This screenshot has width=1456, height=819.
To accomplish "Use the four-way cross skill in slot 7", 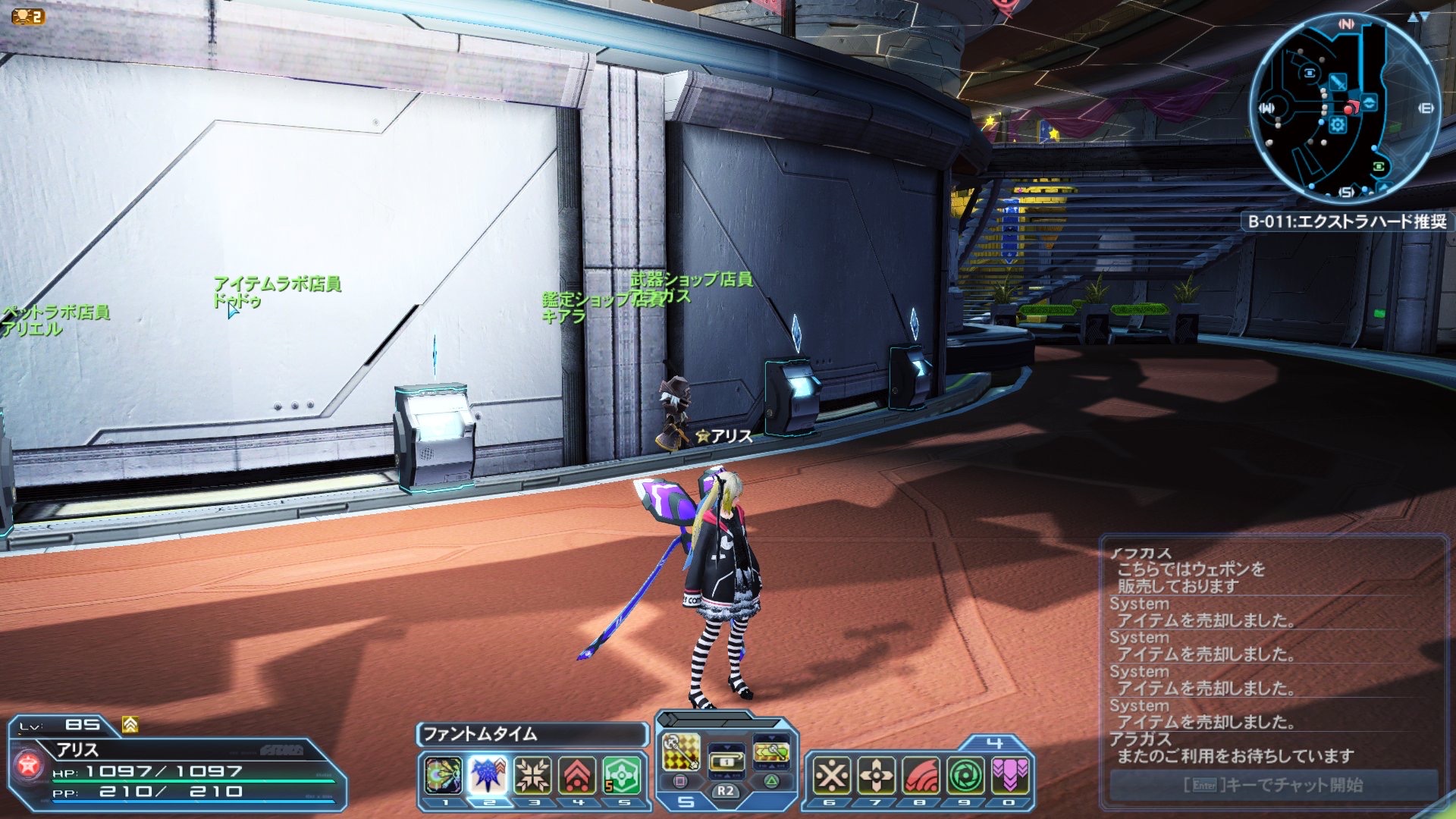I will click(876, 775).
